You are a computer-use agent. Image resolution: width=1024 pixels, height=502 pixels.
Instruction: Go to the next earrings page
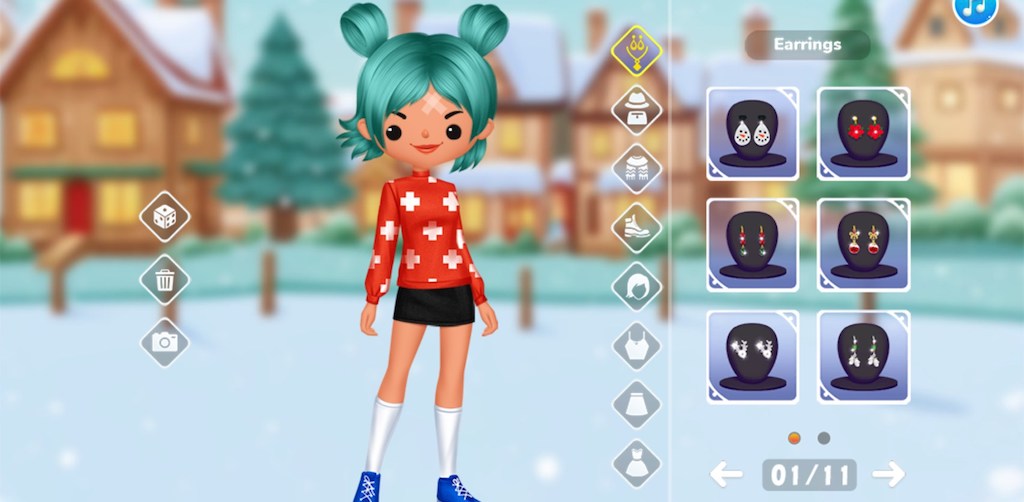point(887,474)
